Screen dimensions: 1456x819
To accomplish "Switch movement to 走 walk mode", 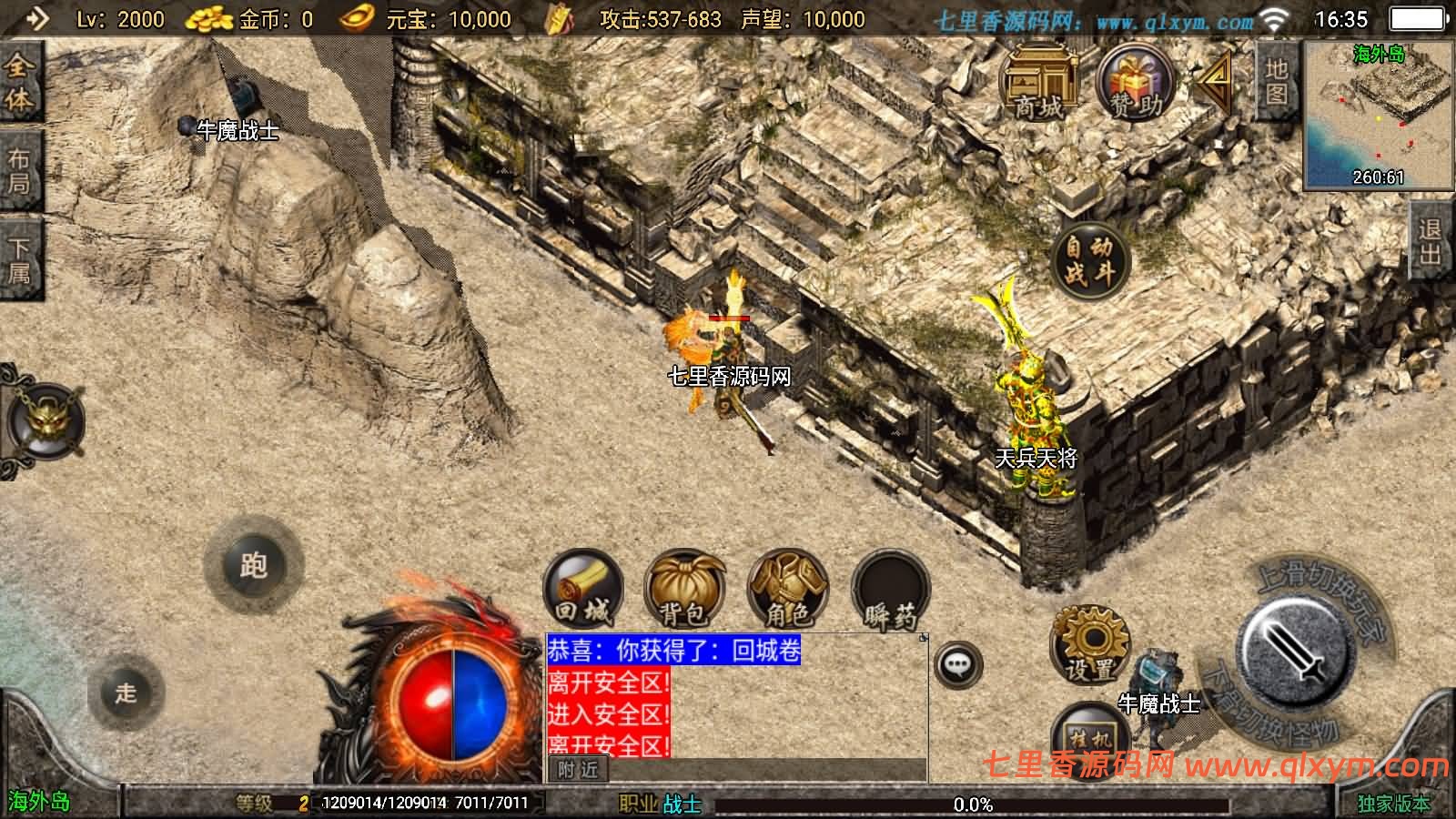I will [127, 692].
